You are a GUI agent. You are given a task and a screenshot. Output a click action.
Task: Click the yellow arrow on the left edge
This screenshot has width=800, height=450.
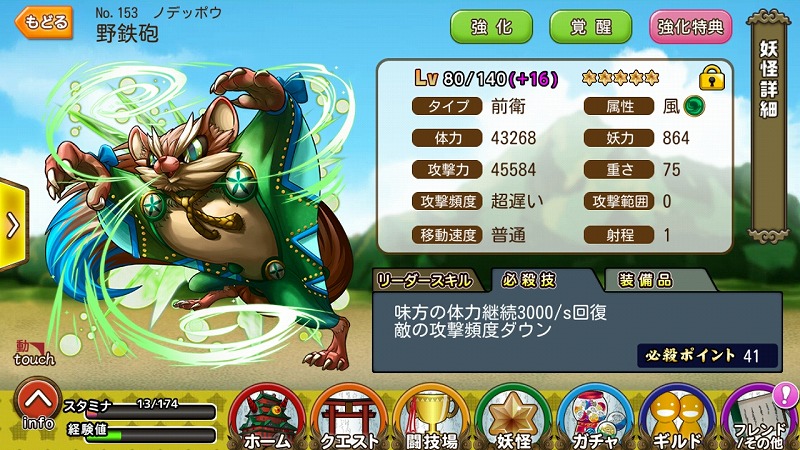click(12, 225)
